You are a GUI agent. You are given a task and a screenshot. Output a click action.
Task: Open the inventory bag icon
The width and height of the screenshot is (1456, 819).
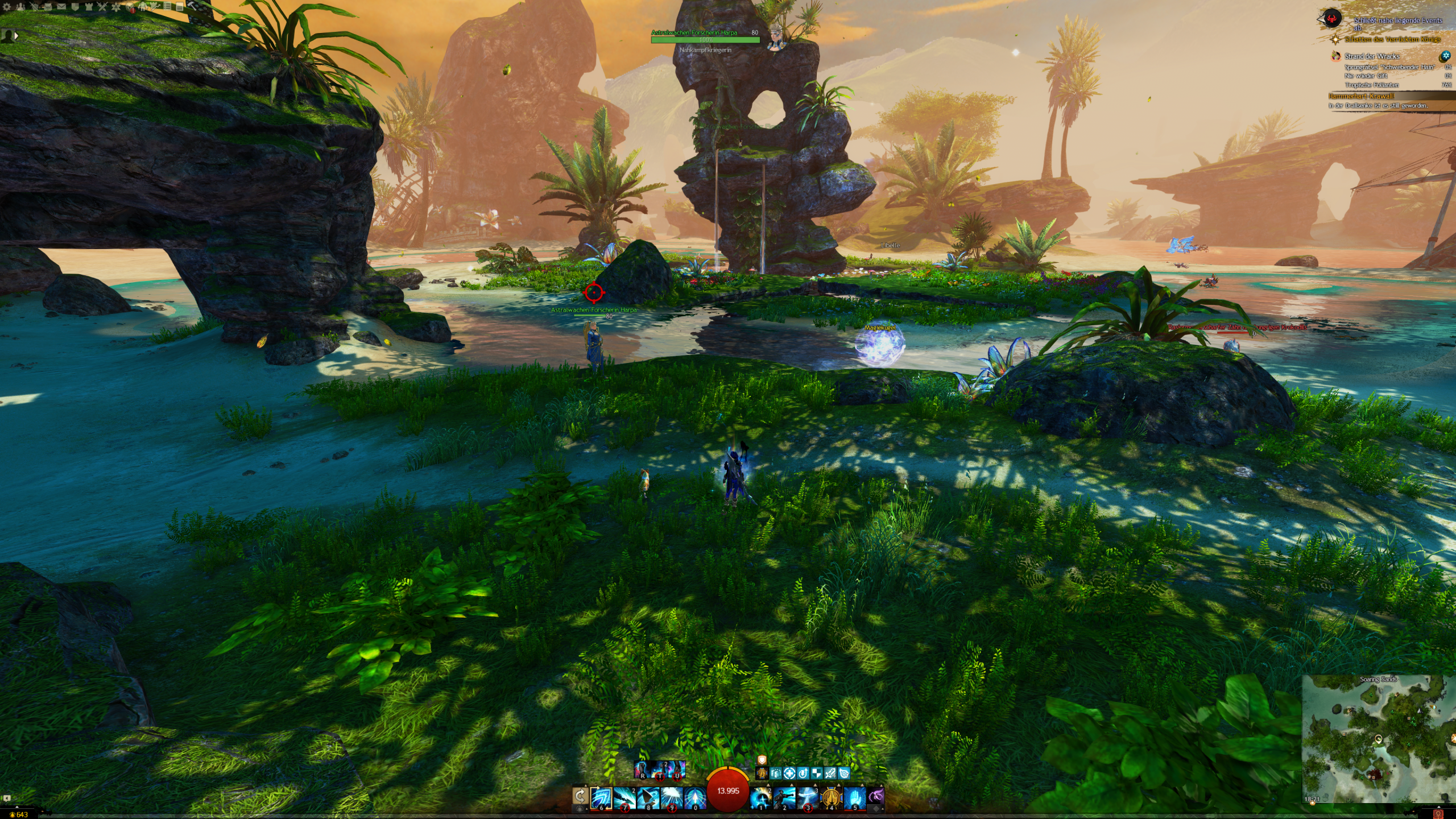pos(48,7)
